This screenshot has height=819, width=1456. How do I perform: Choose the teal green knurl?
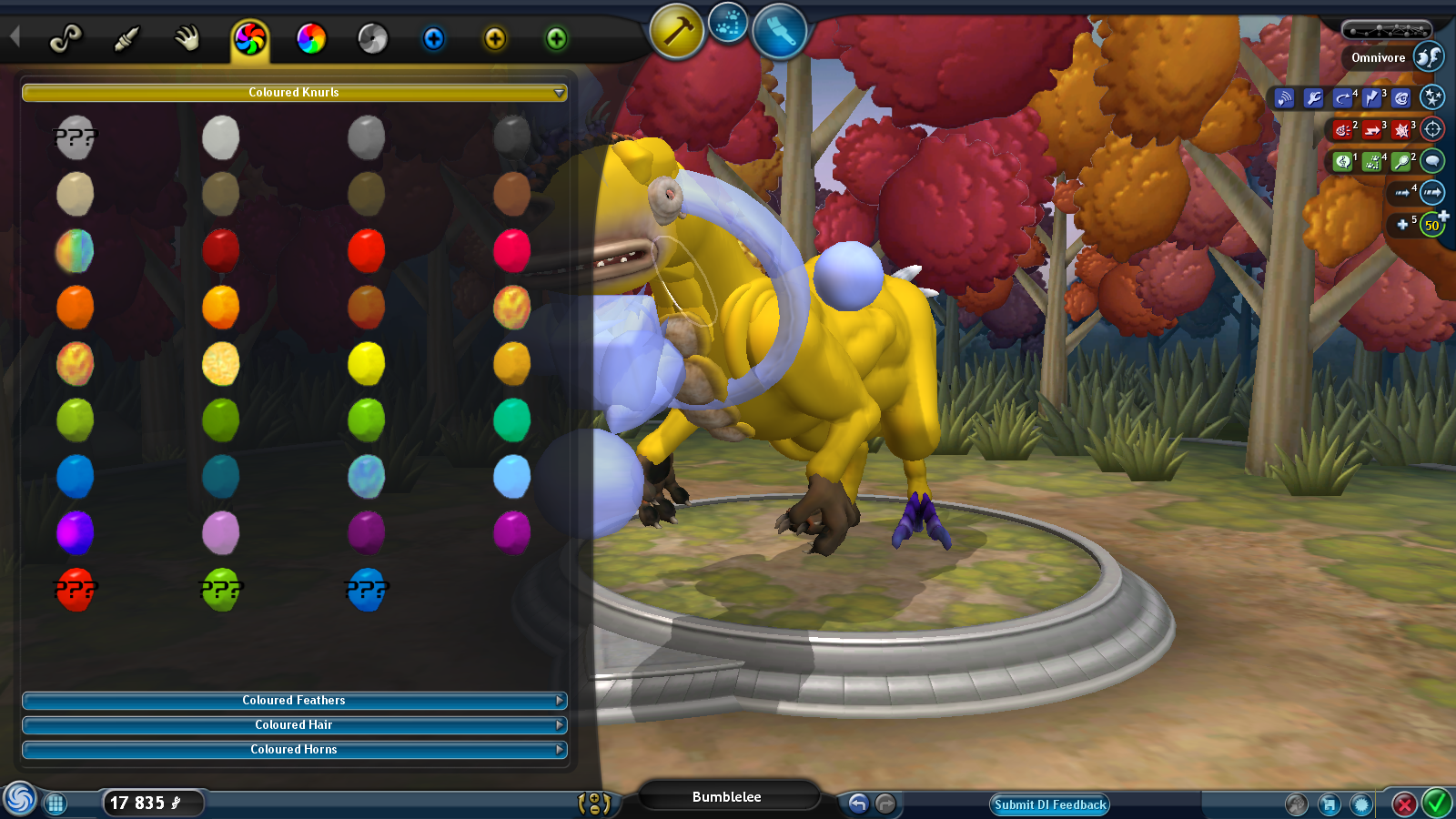[x=511, y=420]
